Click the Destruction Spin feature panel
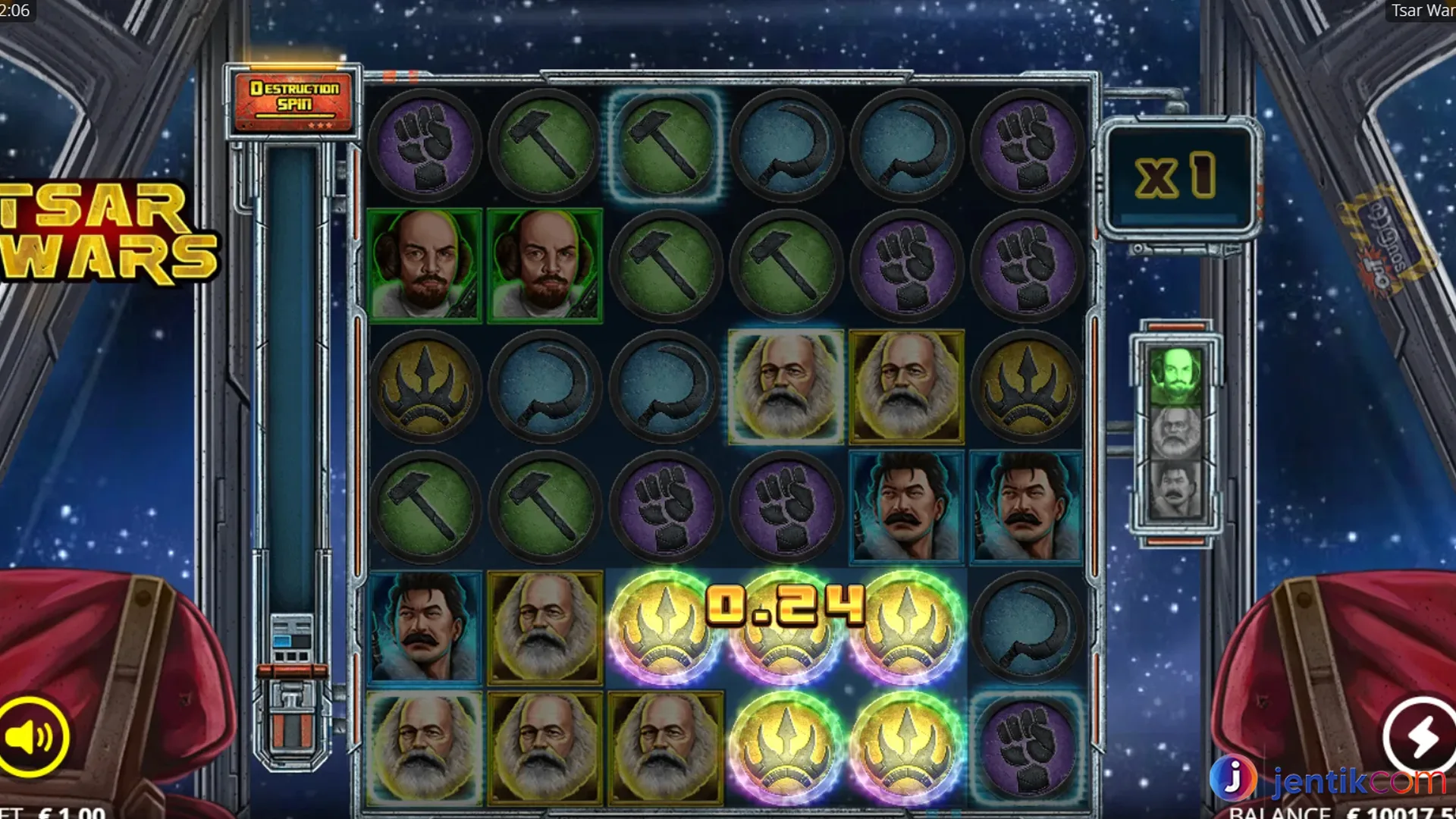This screenshot has height=819, width=1456. (293, 102)
